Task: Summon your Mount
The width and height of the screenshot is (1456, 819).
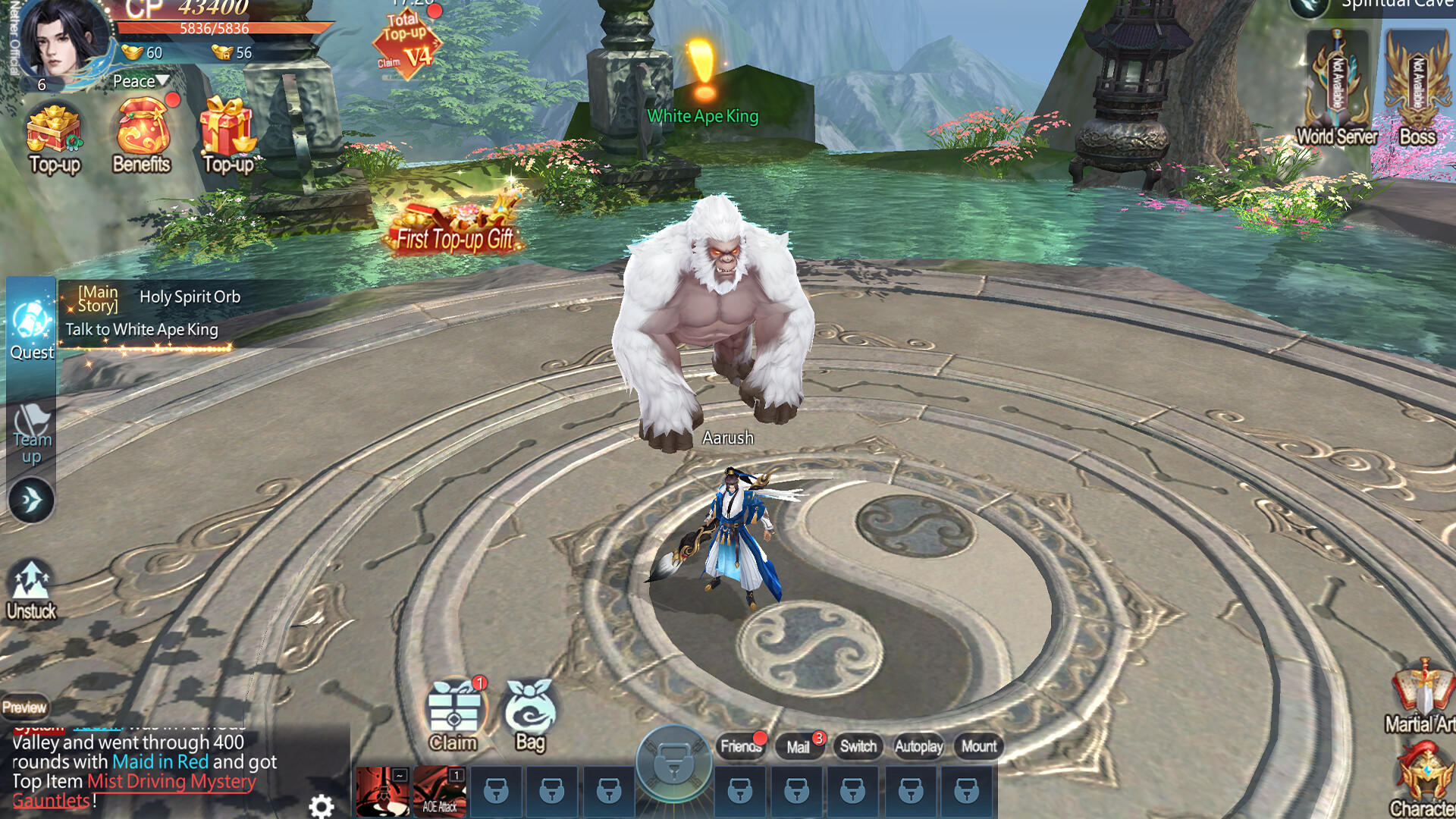Action: pos(979,747)
